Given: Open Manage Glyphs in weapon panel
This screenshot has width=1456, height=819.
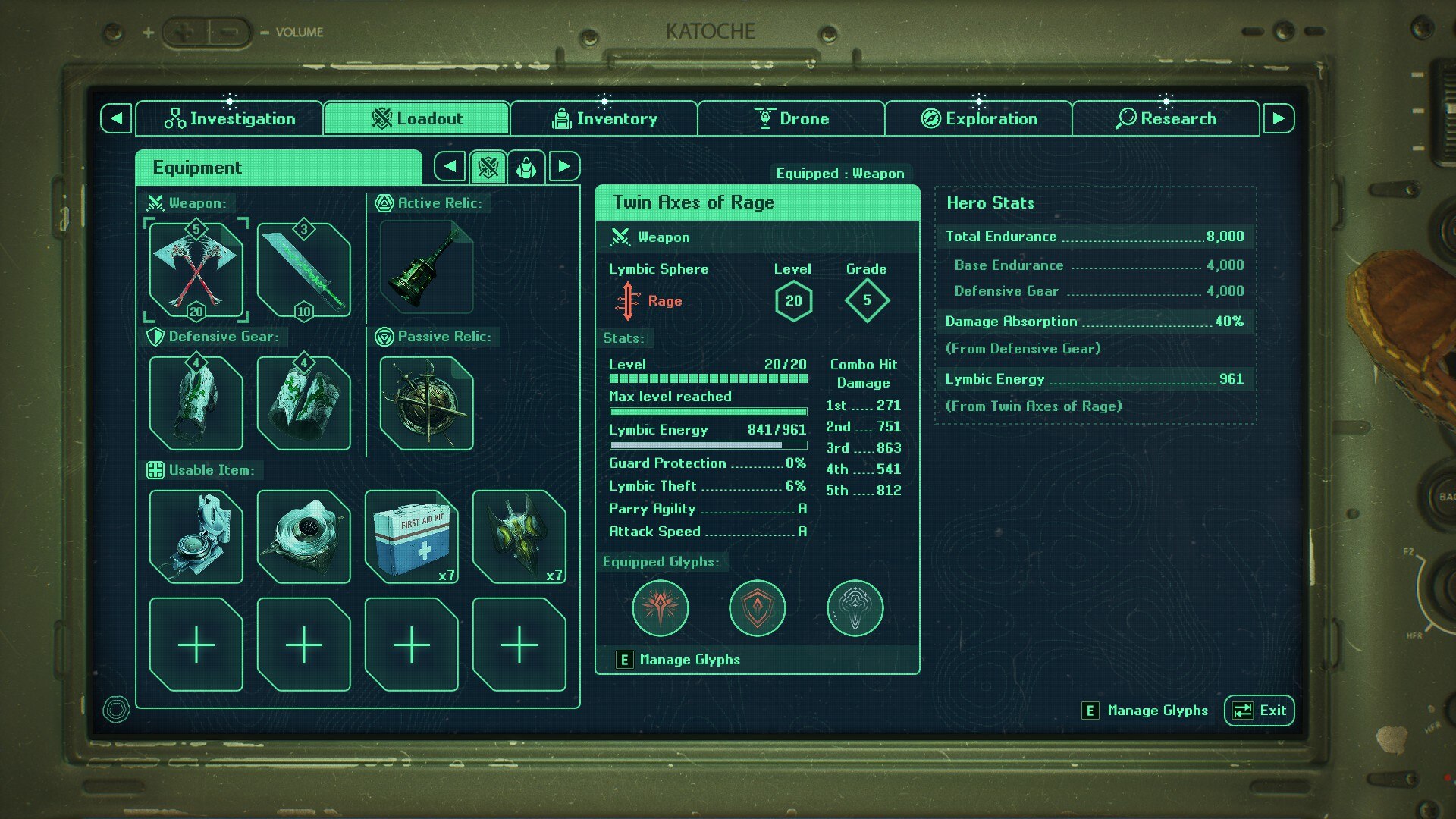Looking at the screenshot, I should point(689,660).
